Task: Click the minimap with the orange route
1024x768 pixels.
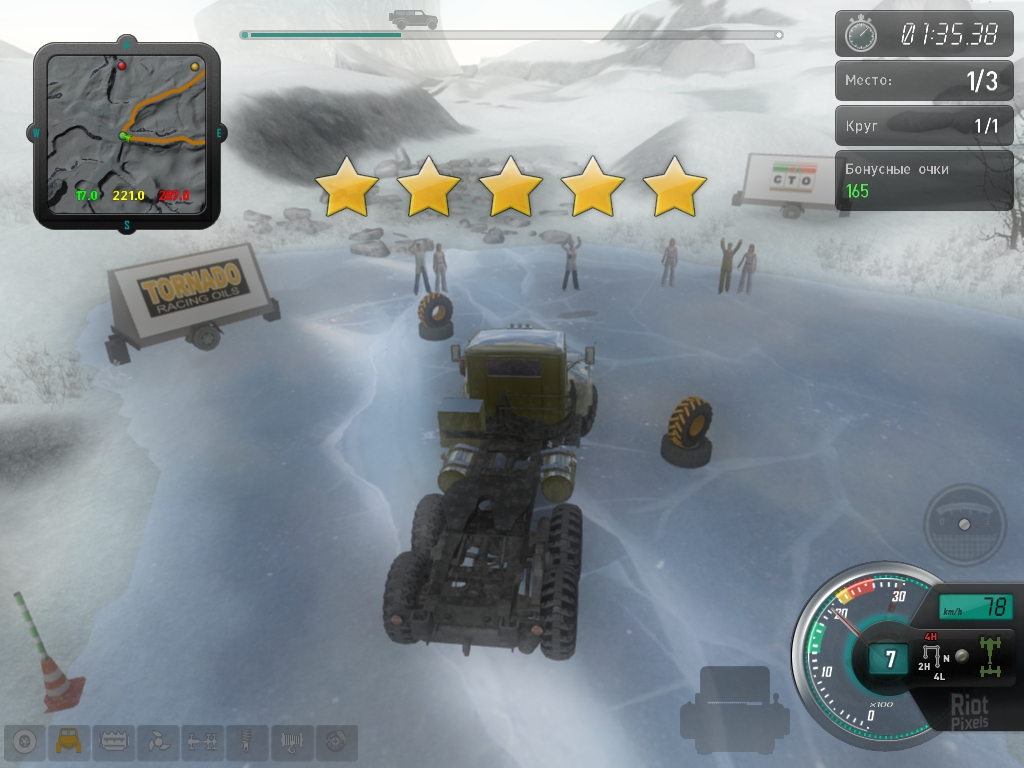Action: (x=127, y=133)
